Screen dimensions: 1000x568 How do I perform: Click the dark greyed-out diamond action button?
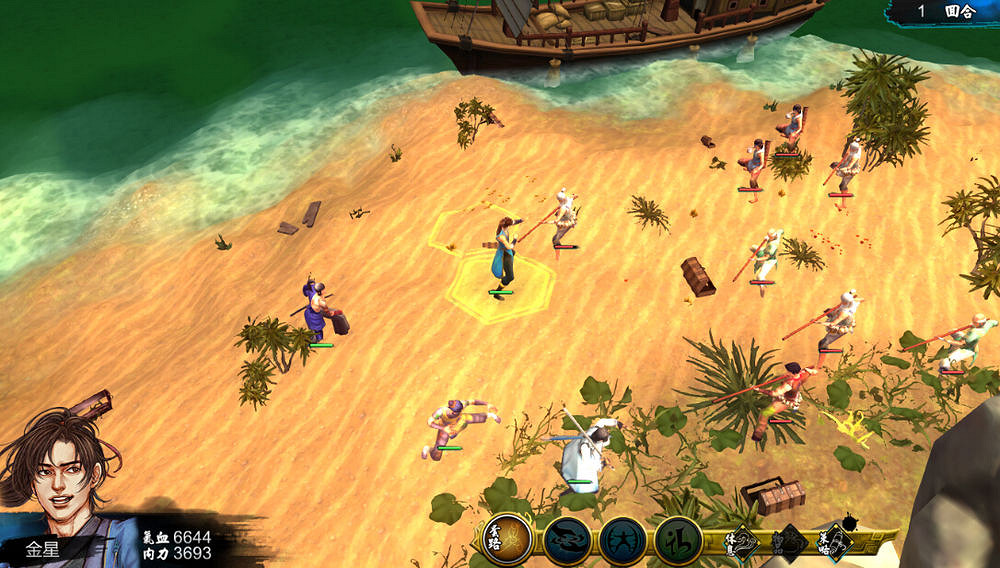pyautogui.click(x=789, y=542)
